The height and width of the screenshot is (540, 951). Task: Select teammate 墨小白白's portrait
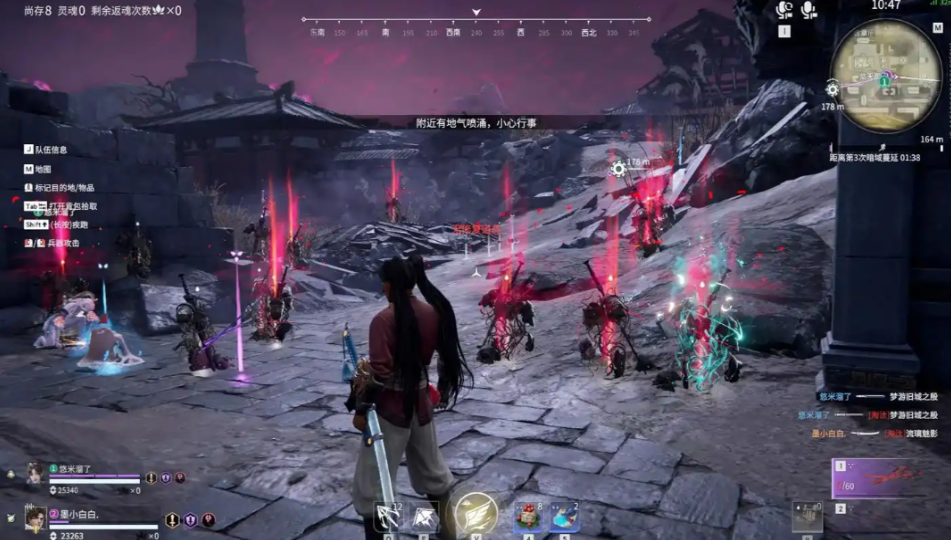pos(35,517)
